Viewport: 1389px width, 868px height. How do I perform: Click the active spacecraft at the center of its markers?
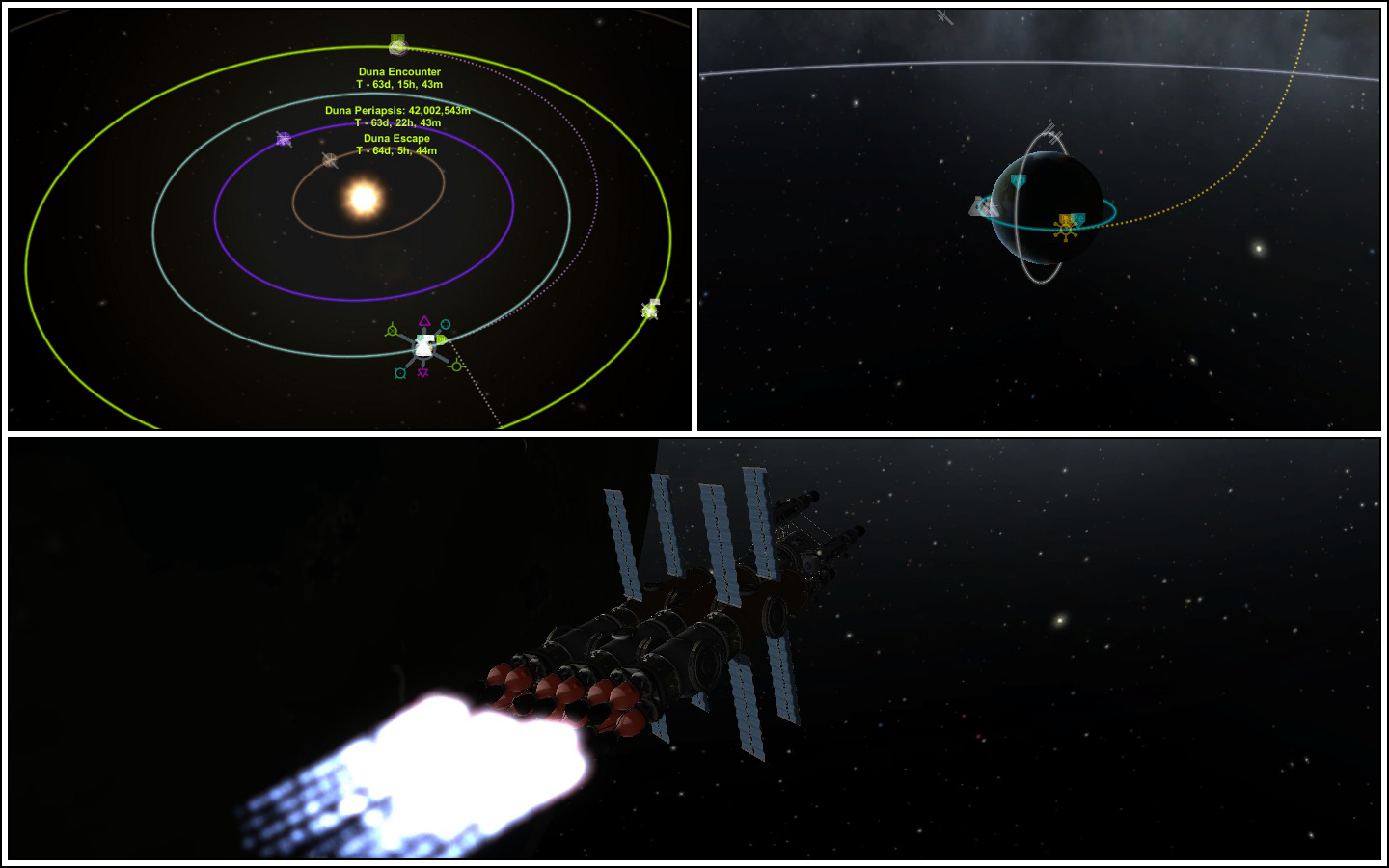pyautogui.click(x=424, y=347)
